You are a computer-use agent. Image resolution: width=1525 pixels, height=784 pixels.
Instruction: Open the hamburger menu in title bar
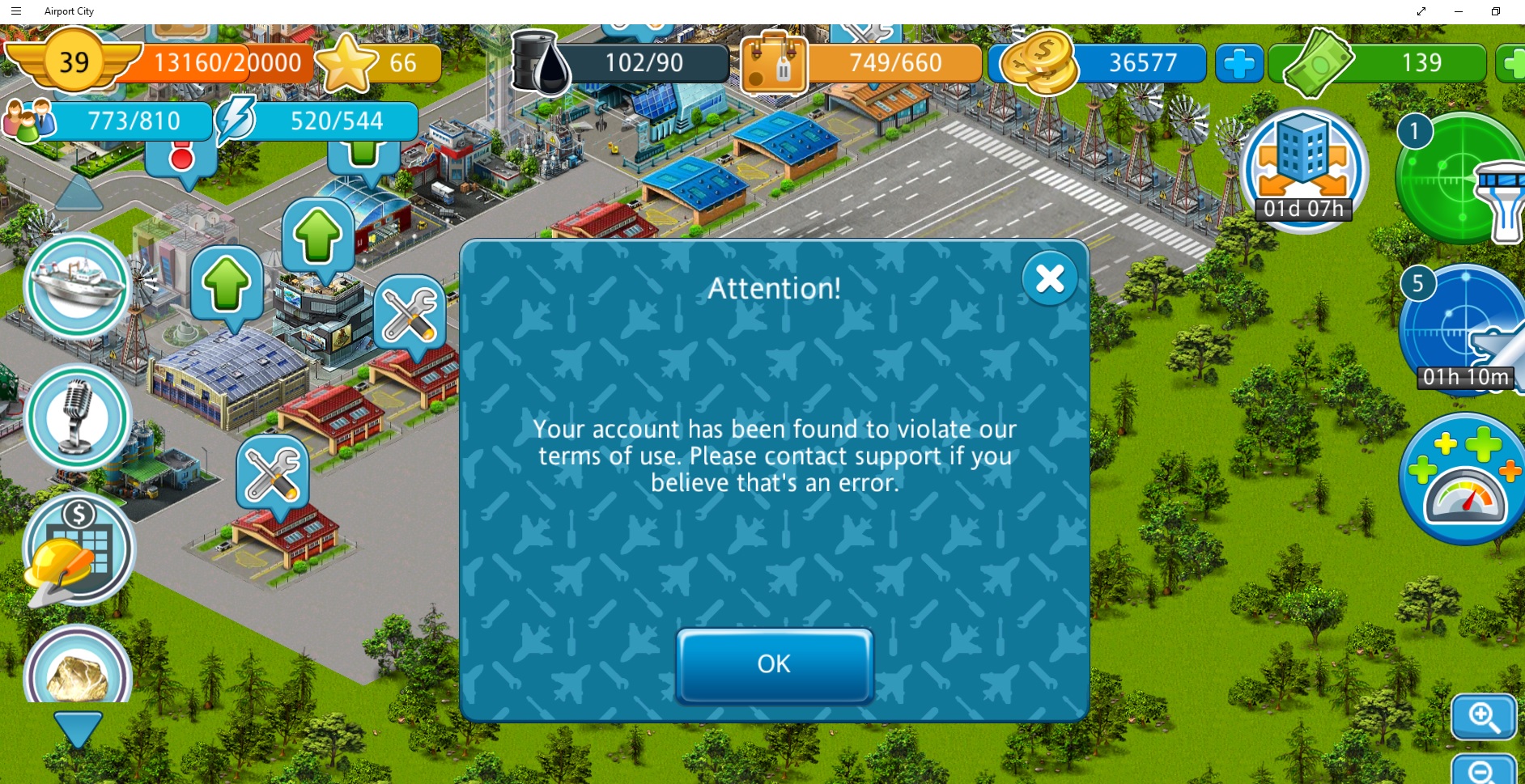click(x=16, y=11)
